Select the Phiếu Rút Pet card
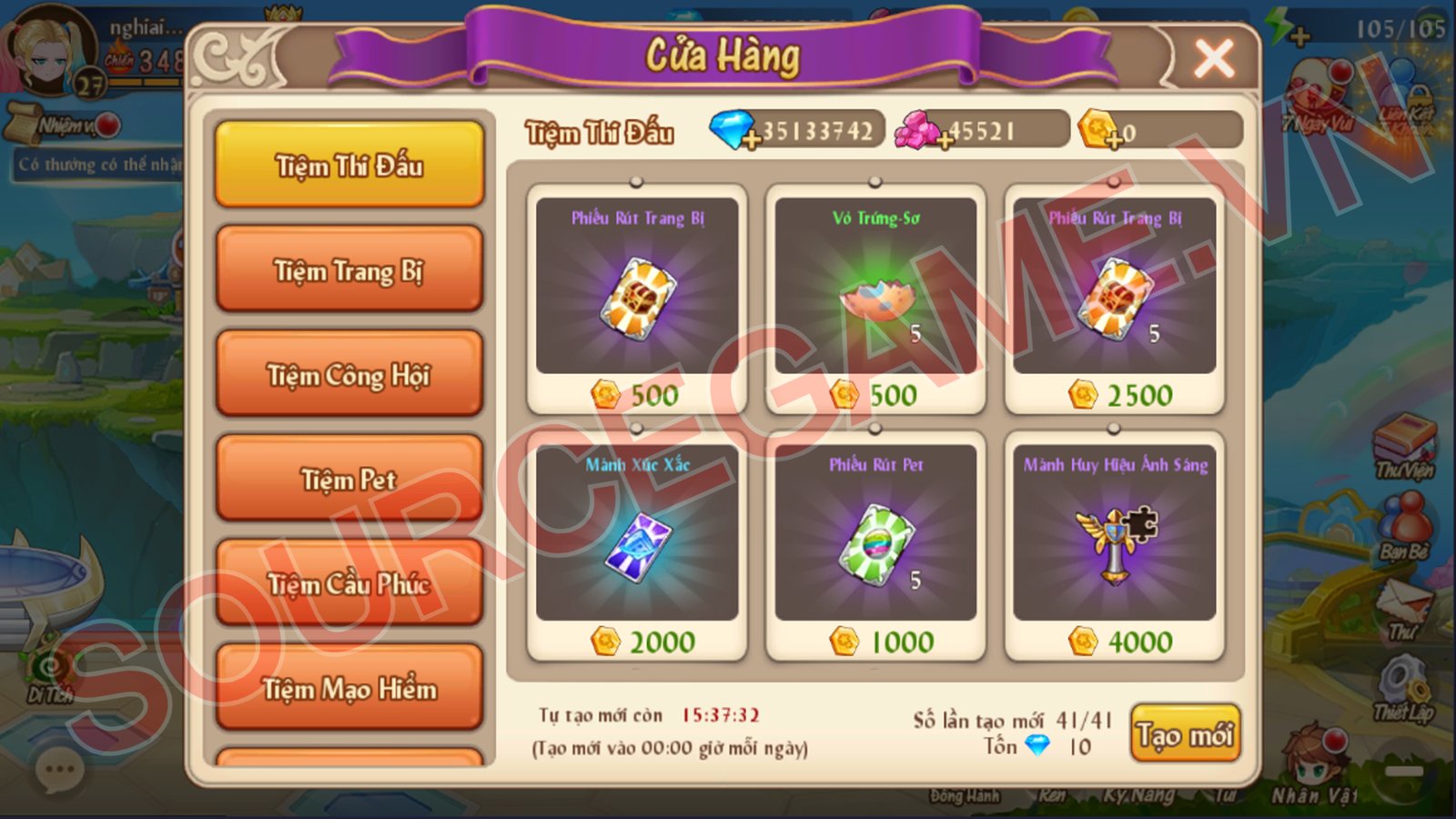The width and height of the screenshot is (1456, 819). point(875,544)
